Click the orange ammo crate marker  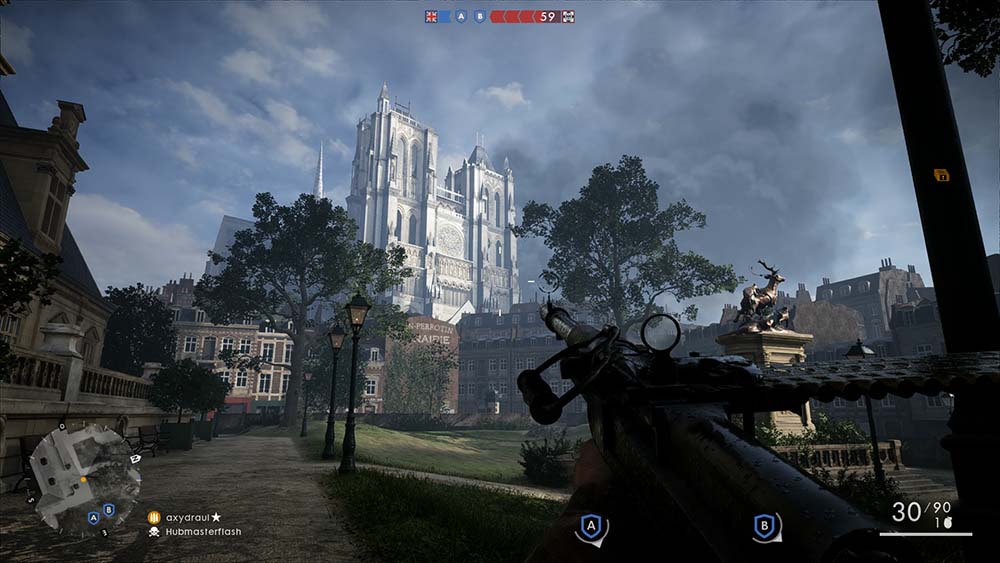click(x=941, y=174)
